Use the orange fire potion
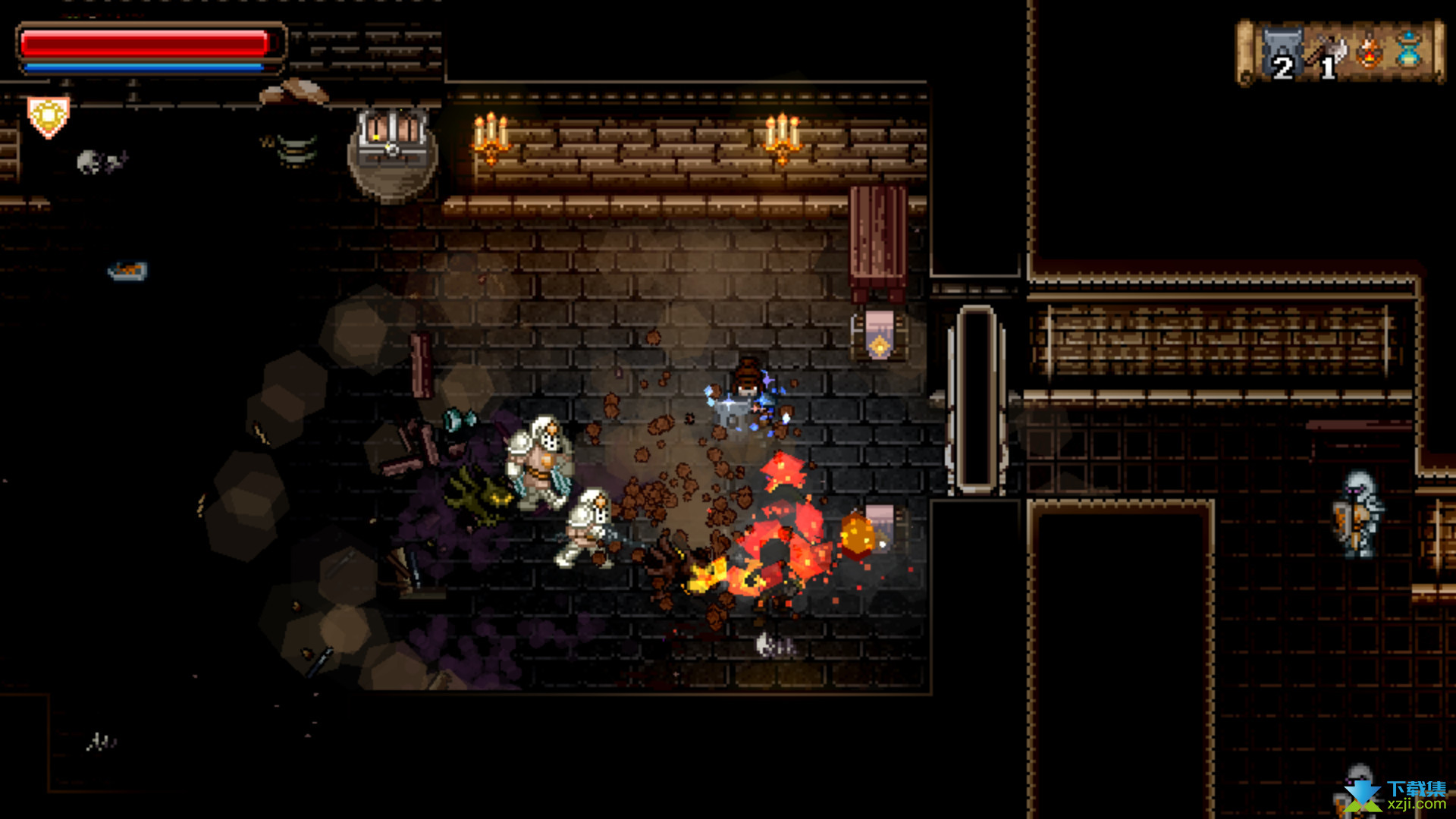Viewport: 1456px width, 819px height. coord(1370,52)
